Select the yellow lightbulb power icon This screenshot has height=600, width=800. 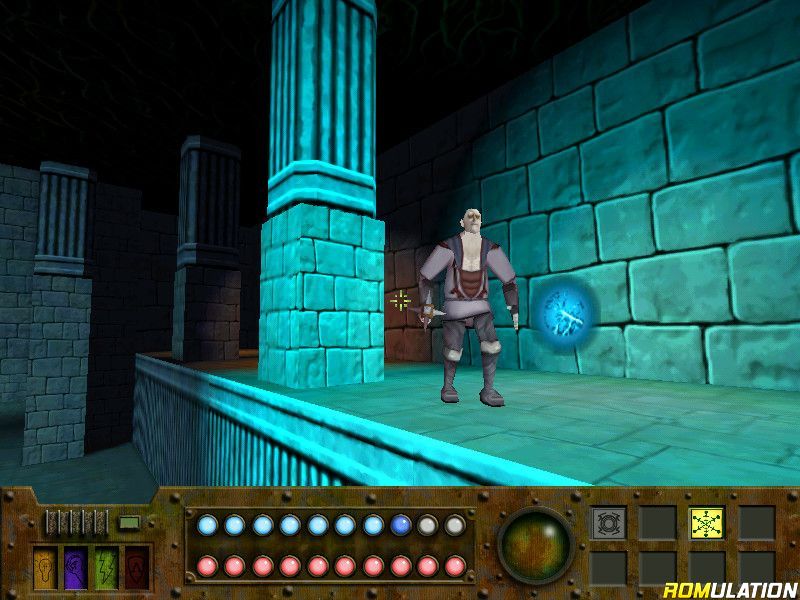pyautogui.click(x=47, y=567)
